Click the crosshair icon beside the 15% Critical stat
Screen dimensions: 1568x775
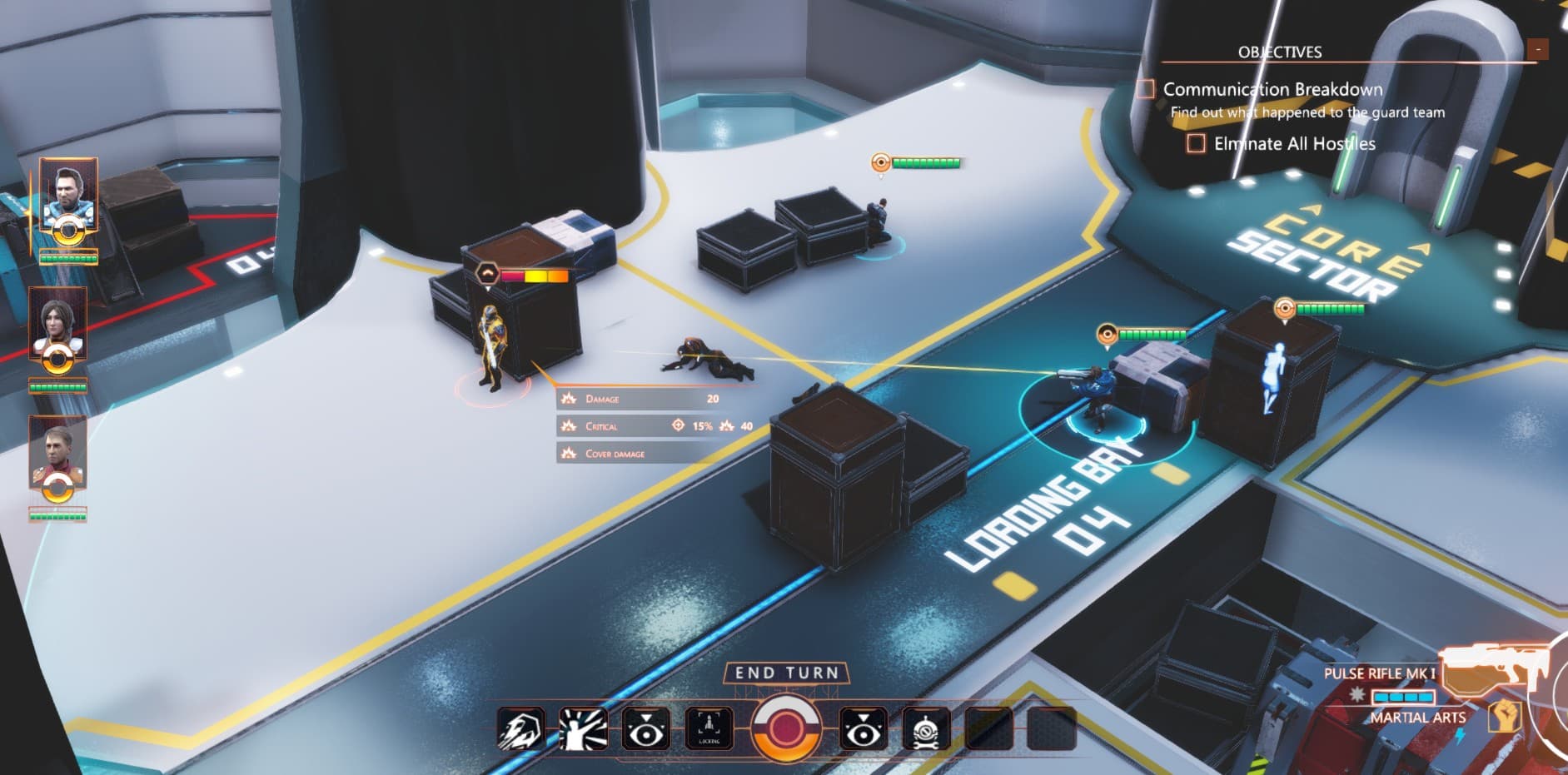(678, 426)
